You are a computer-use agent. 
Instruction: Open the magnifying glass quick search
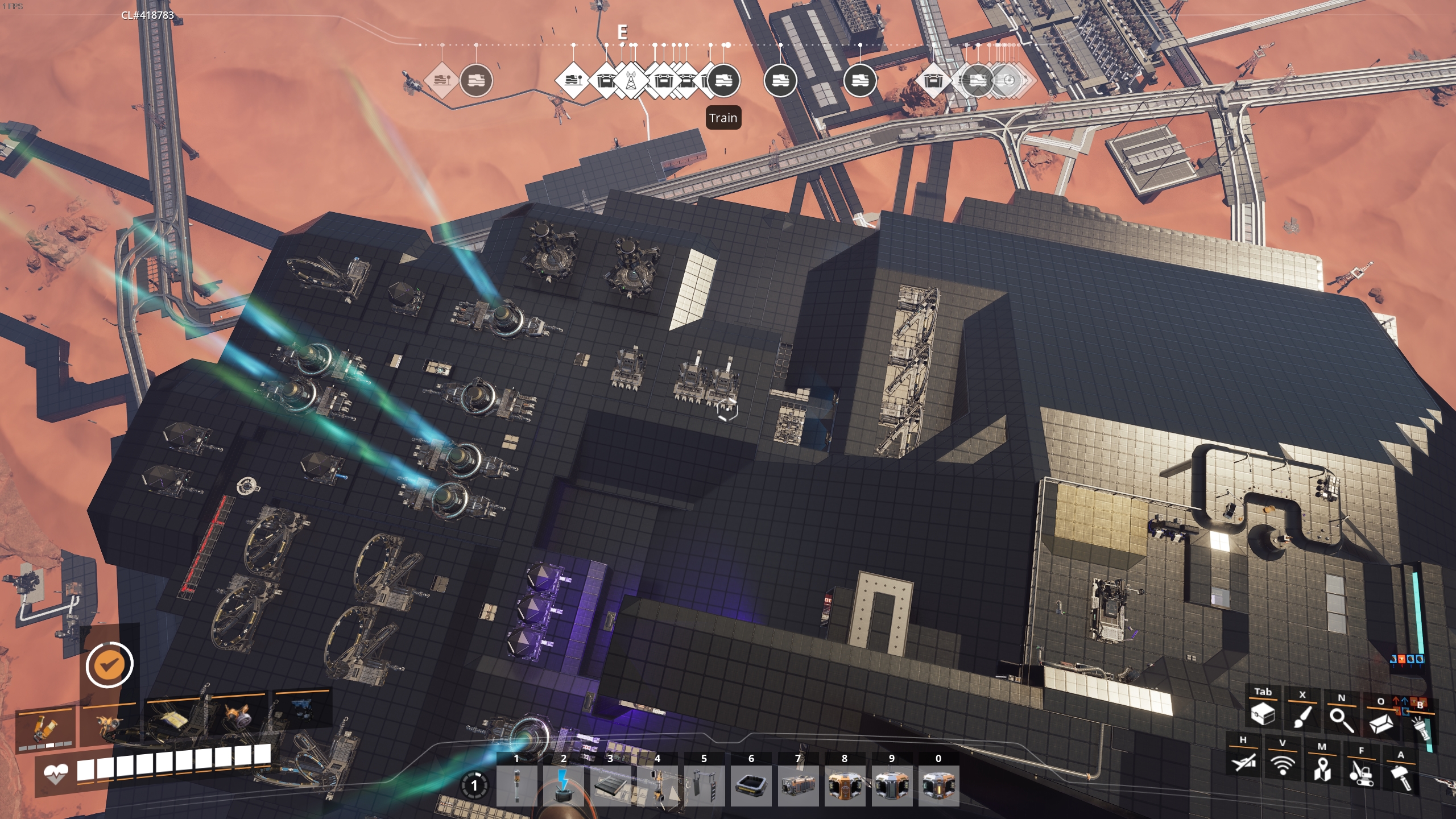click(1341, 719)
